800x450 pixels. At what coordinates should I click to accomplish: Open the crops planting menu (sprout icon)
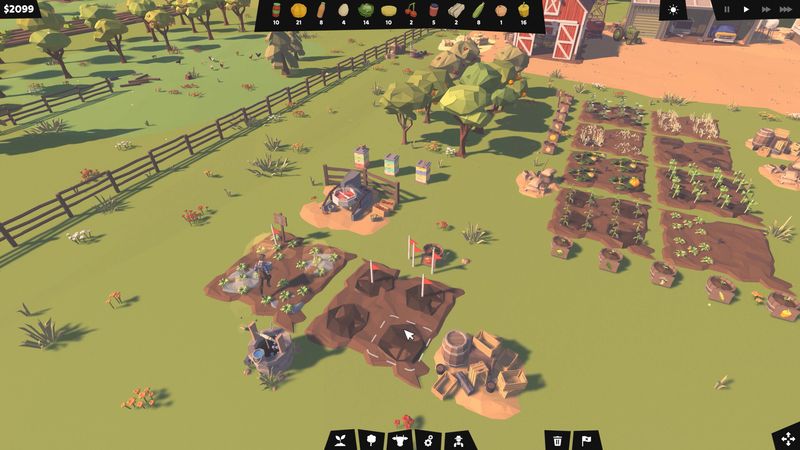340,439
